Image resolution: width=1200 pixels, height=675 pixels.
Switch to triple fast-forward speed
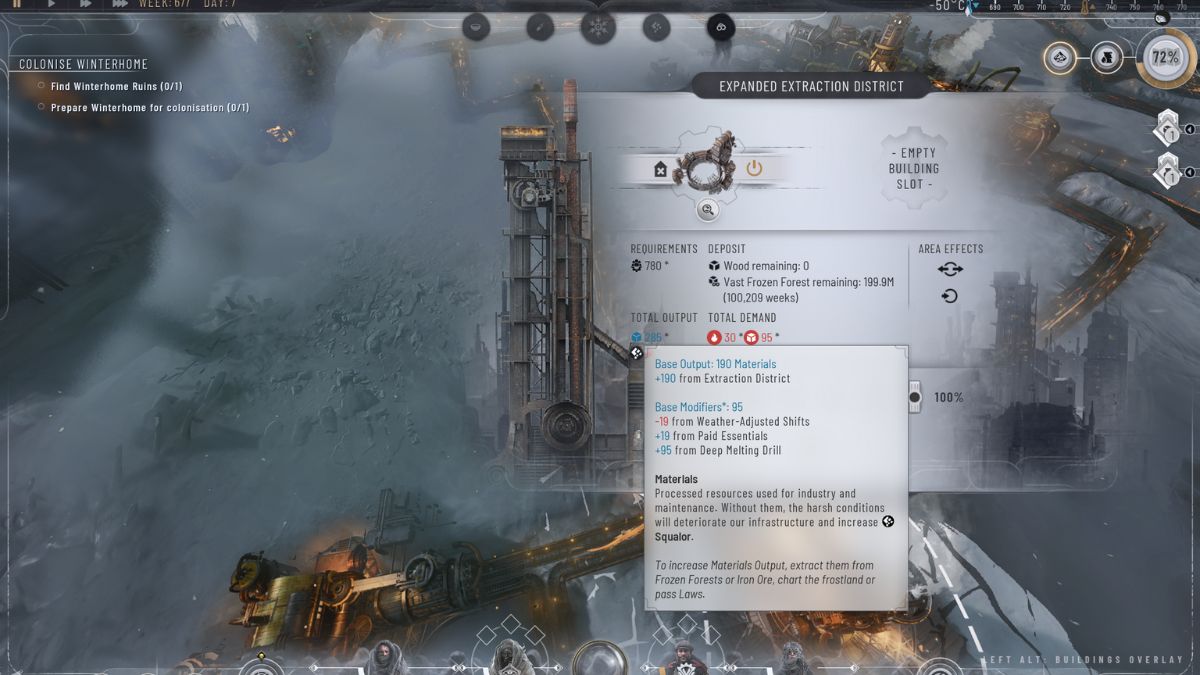[120, 4]
